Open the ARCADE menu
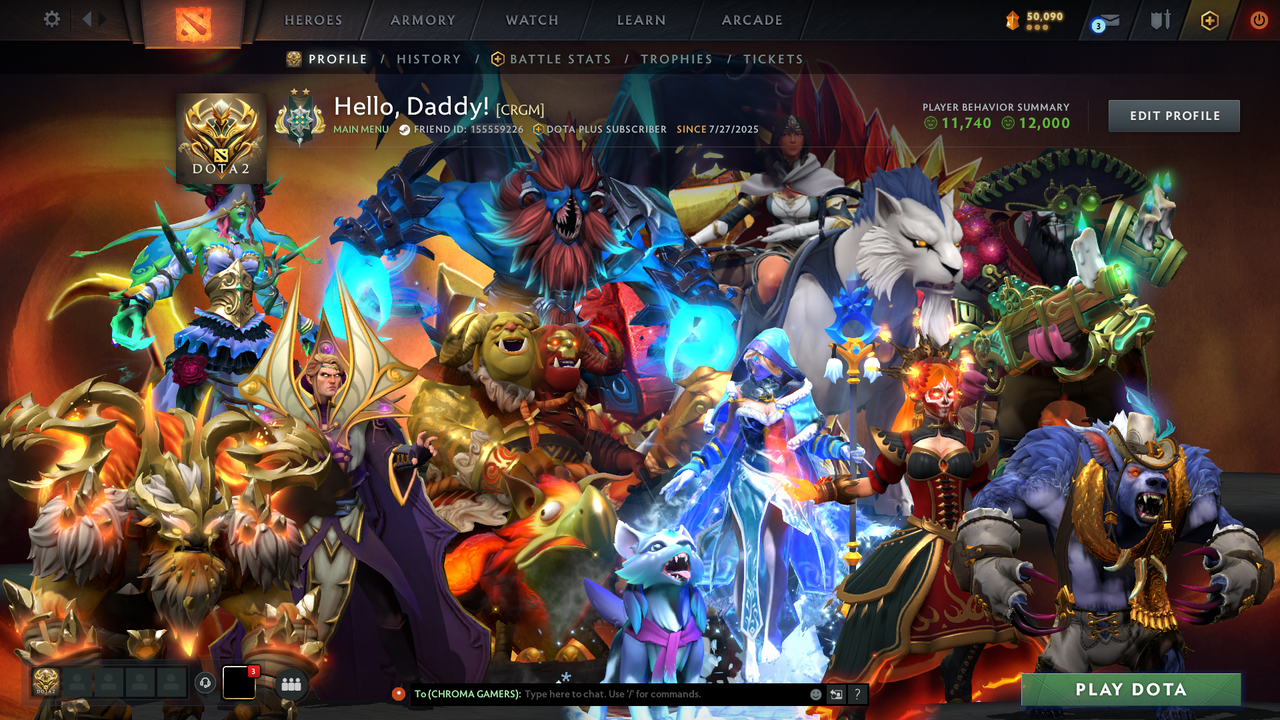This screenshot has width=1280, height=720. click(751, 19)
